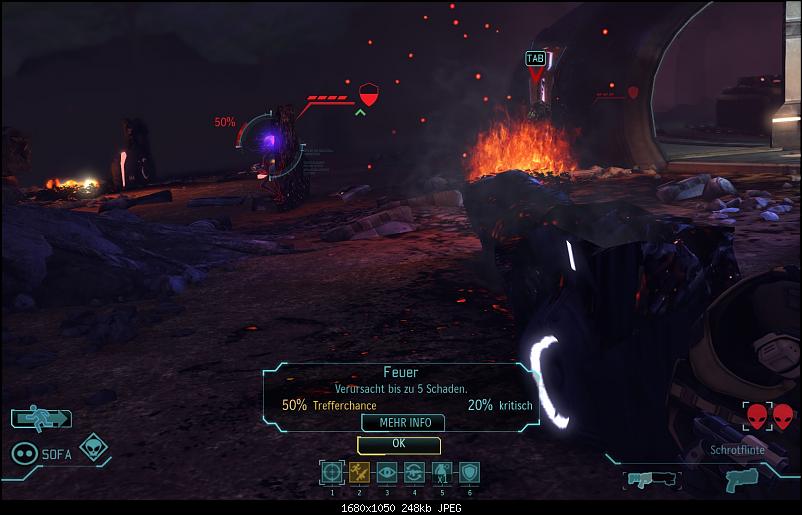Use the Reload ability icon

tap(414, 472)
